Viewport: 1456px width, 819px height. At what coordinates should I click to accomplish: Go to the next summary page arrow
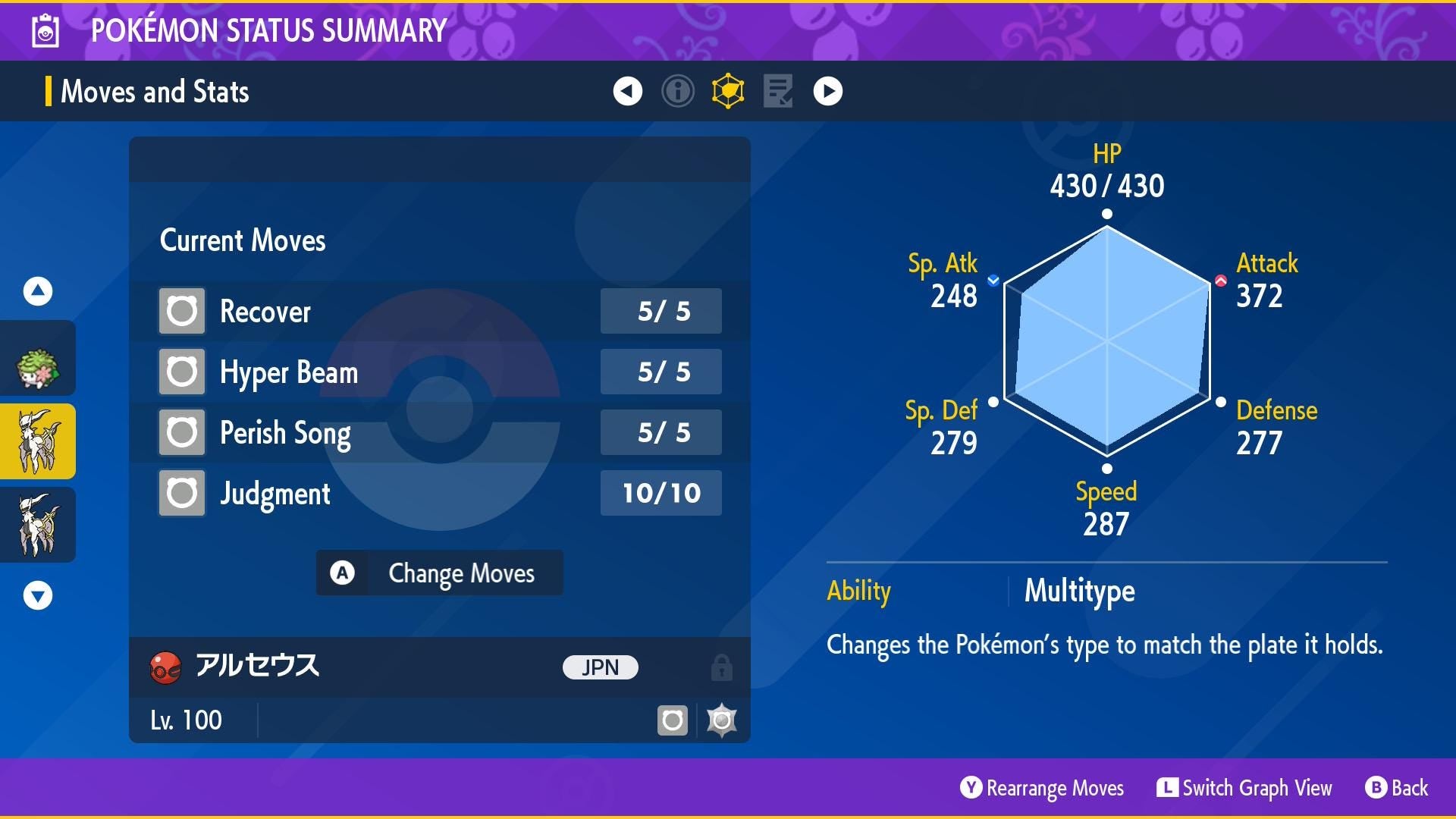coord(827,91)
